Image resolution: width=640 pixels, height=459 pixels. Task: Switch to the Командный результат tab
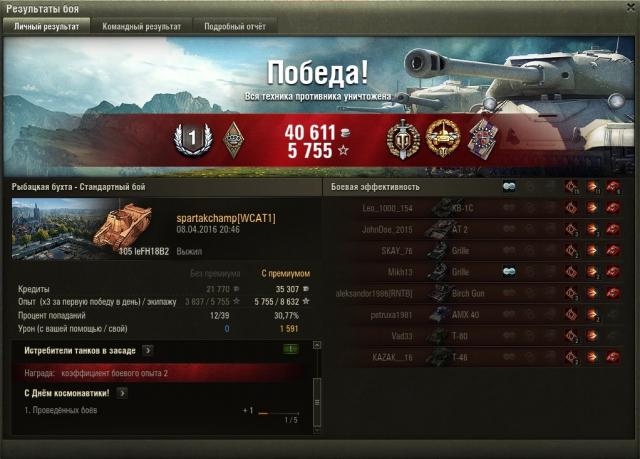(x=142, y=27)
